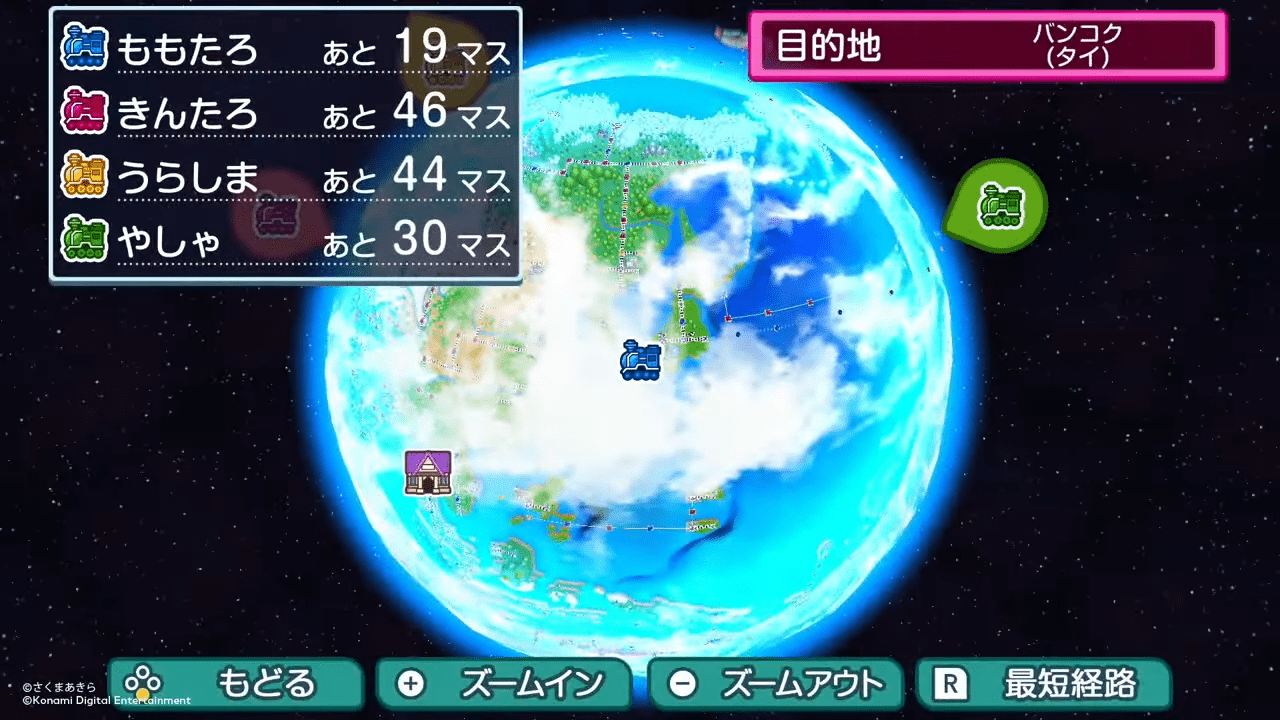Viewport: 1280px width, 720px height.
Task: Open the purple station building icon on the map
Action: (430, 473)
